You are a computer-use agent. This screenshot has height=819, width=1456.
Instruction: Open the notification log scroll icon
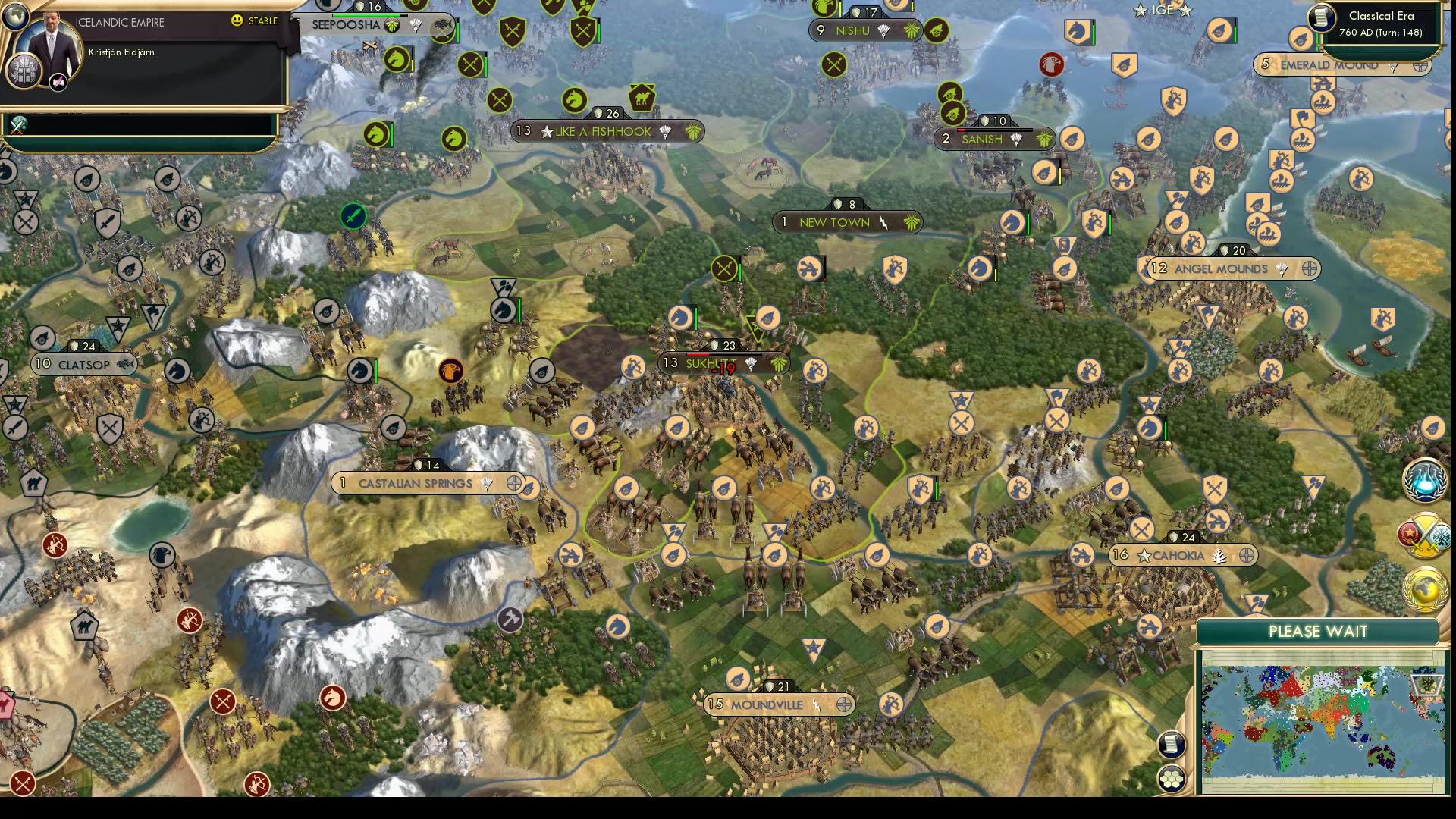tap(1172, 743)
